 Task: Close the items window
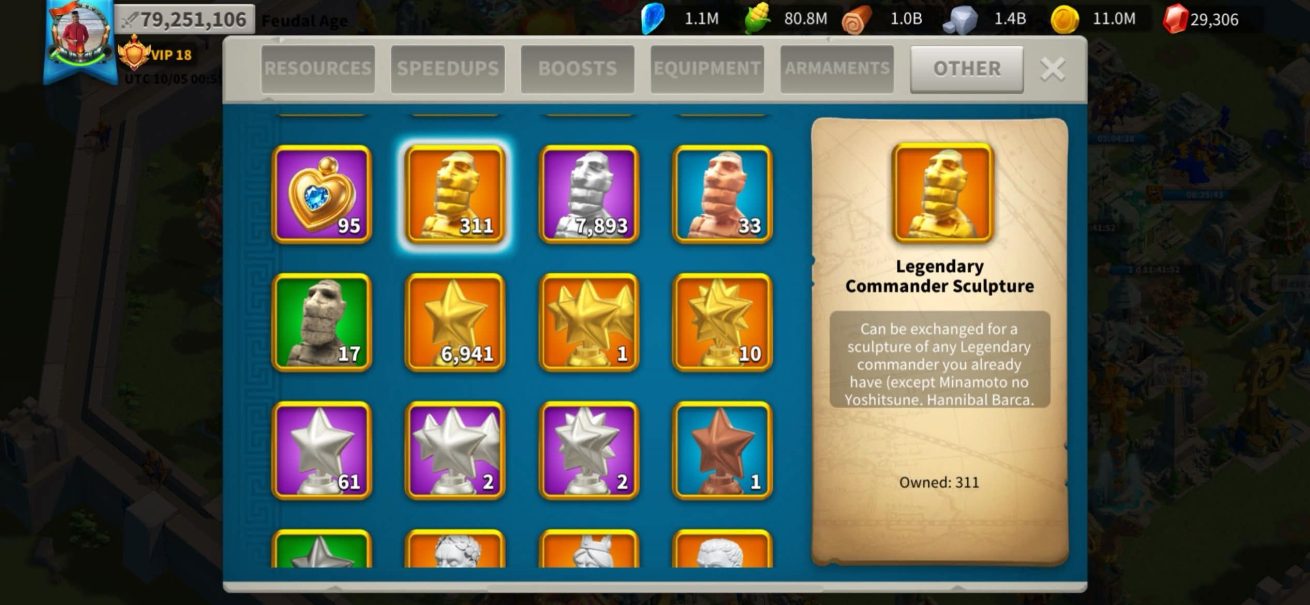(x=1052, y=68)
